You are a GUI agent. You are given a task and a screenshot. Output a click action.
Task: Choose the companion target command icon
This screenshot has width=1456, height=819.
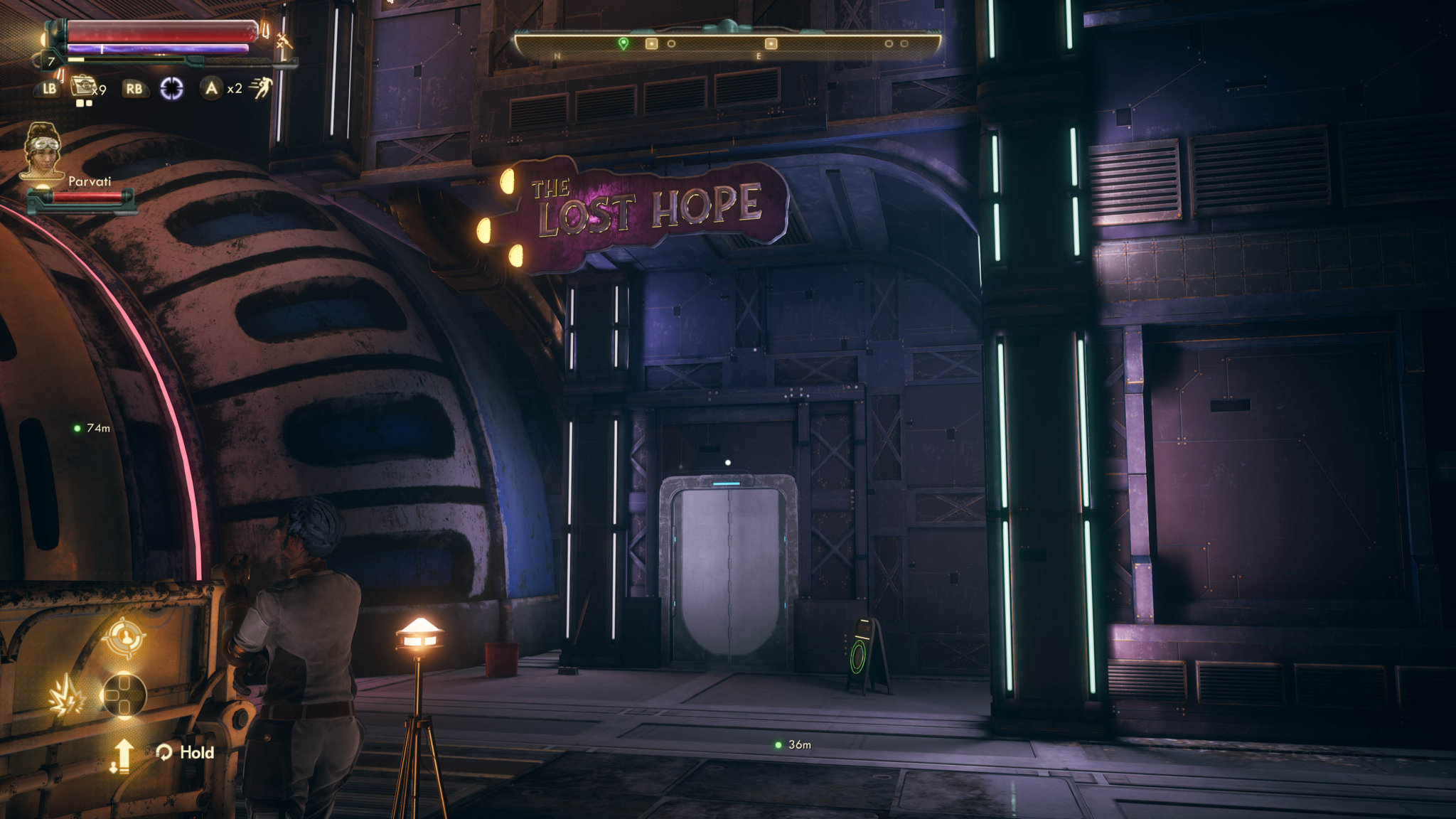tap(124, 636)
